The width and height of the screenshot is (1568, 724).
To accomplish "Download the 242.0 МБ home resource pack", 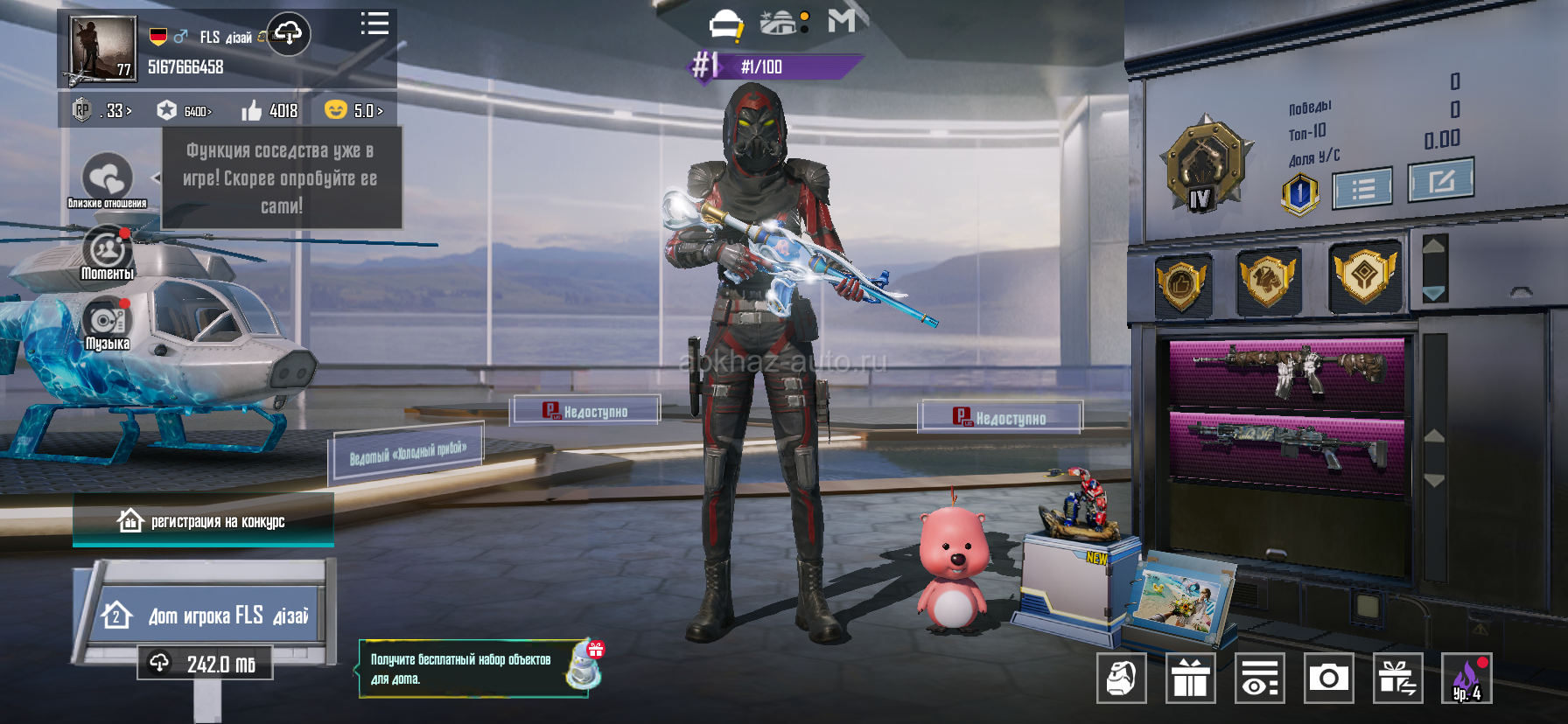I will point(205,664).
